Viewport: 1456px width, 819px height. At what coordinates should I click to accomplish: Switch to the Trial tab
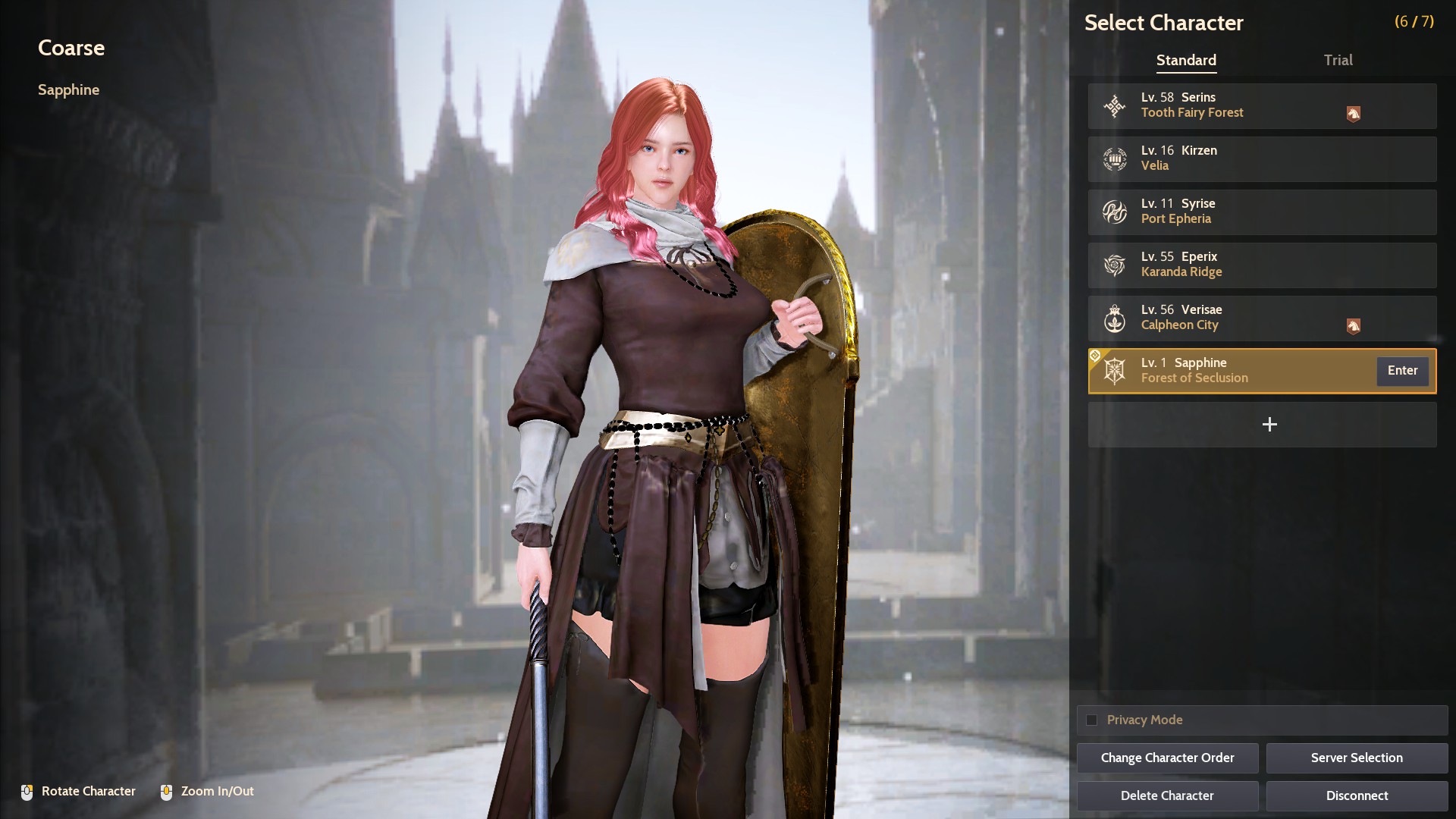(1338, 60)
